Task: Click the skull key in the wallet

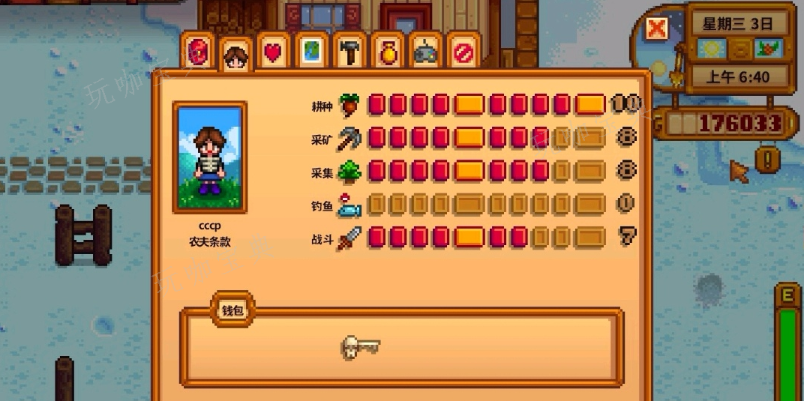Action: pos(360,347)
